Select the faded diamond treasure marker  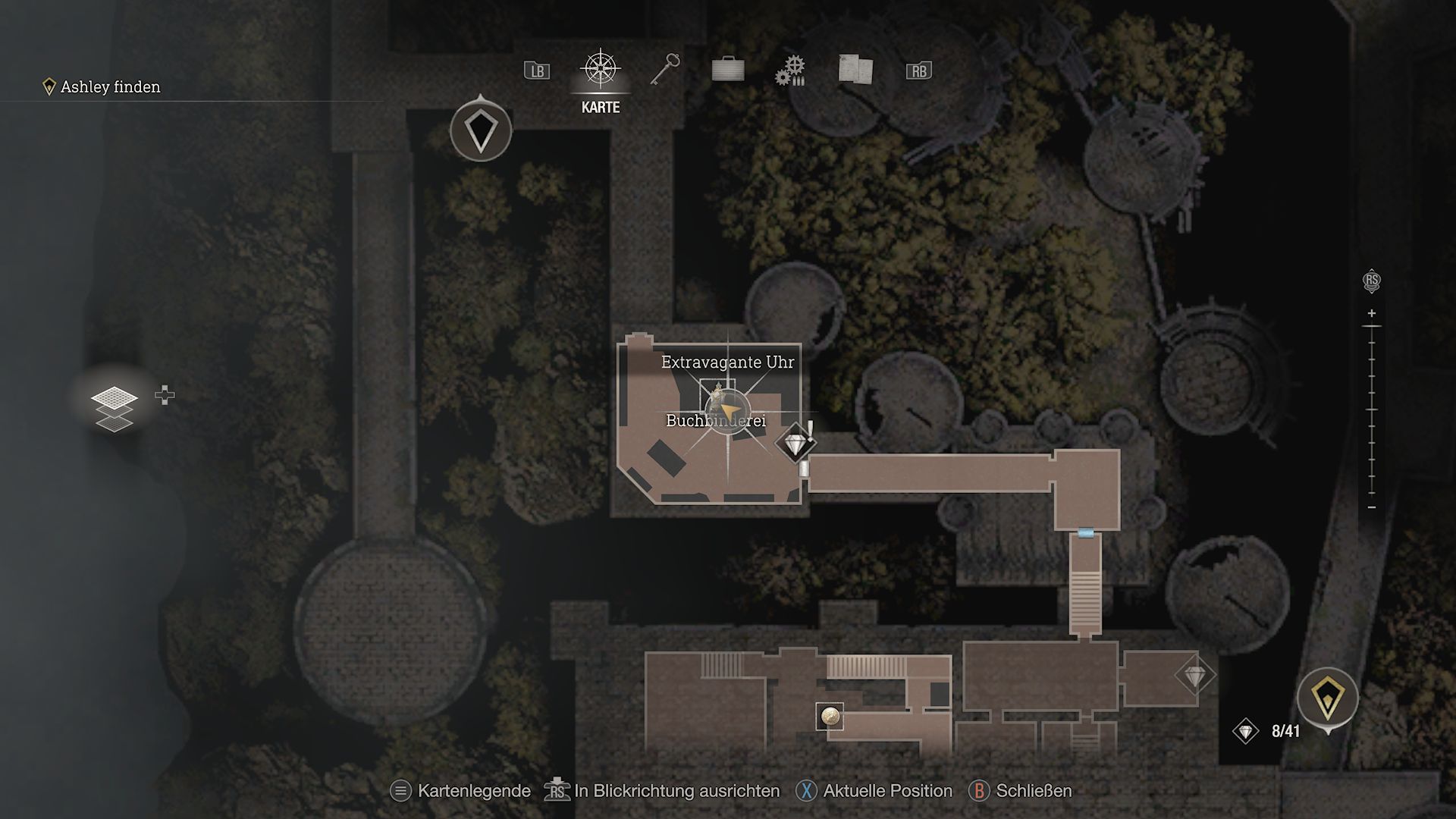point(1194,675)
